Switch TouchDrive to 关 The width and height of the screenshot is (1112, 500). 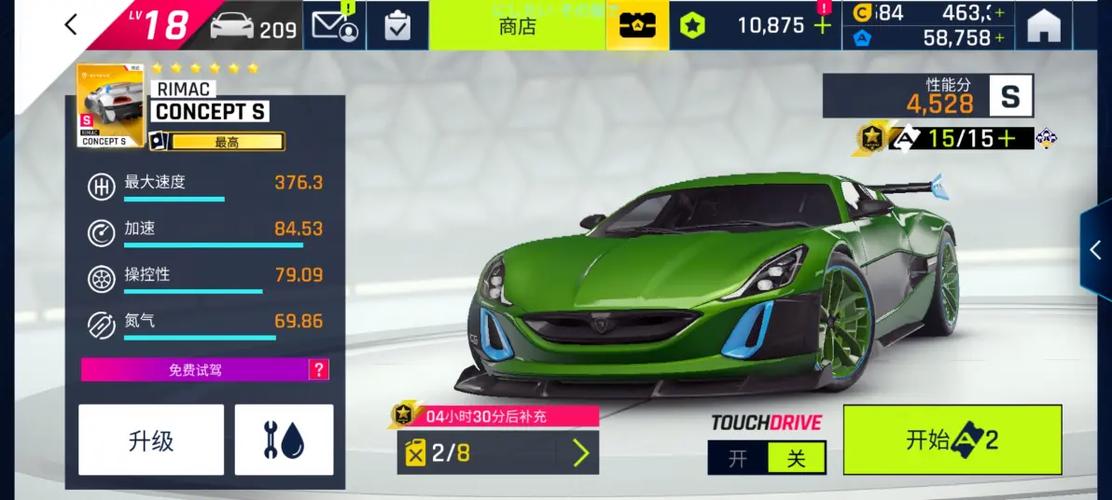click(x=796, y=458)
